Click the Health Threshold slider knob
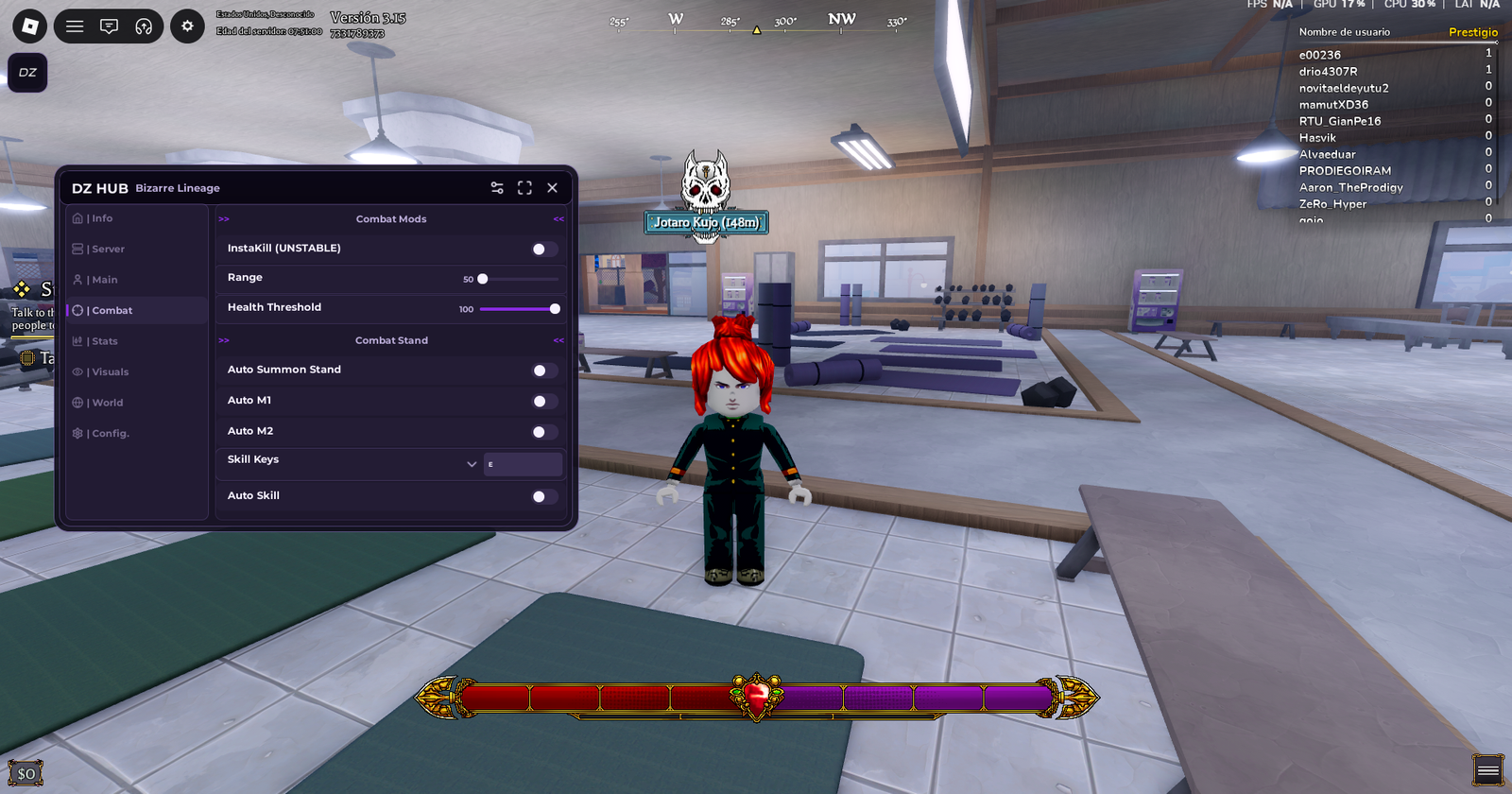 point(555,309)
